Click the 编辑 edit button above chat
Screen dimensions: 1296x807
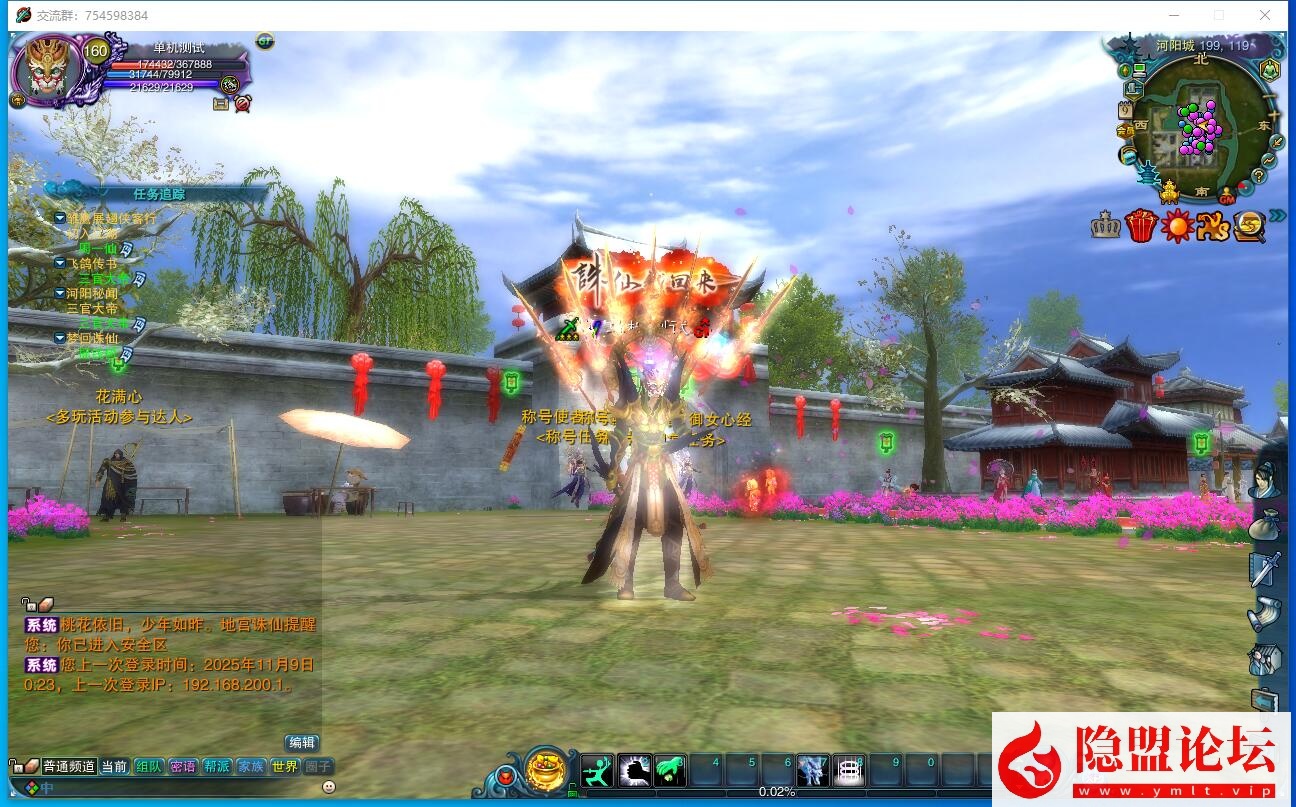pos(301,742)
